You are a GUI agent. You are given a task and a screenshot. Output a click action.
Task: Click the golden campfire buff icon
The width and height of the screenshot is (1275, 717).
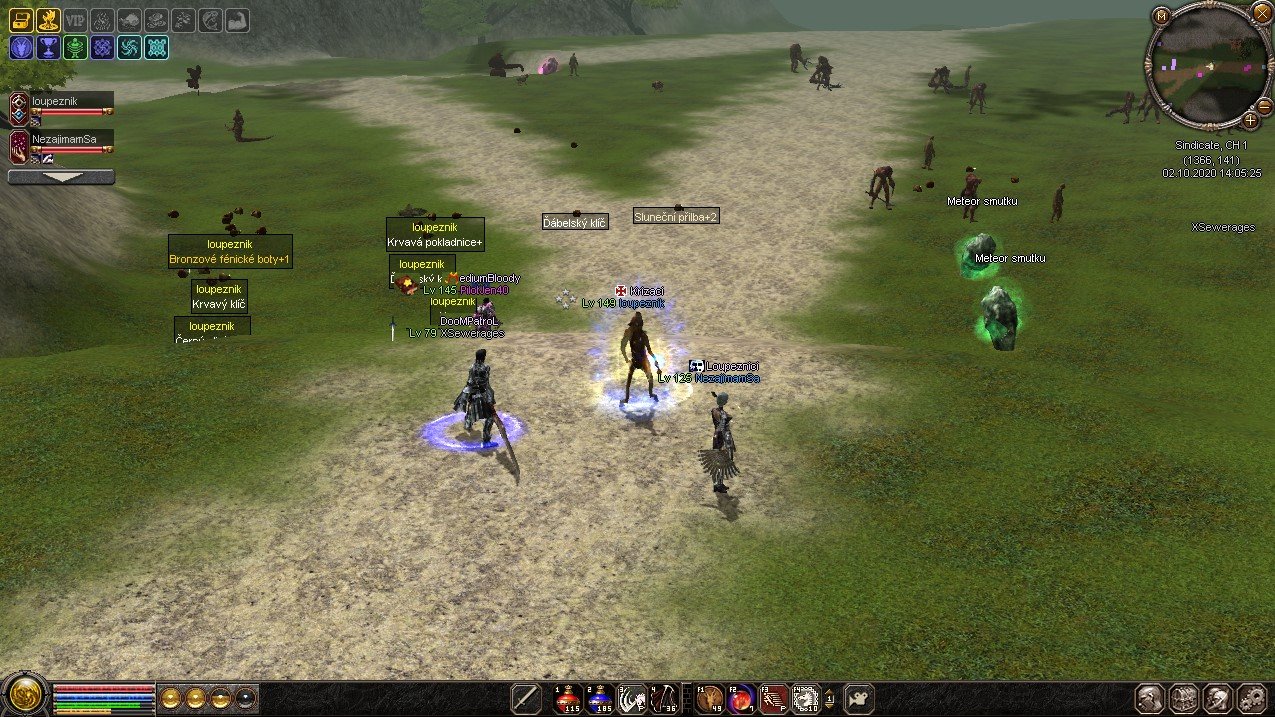[x=48, y=19]
